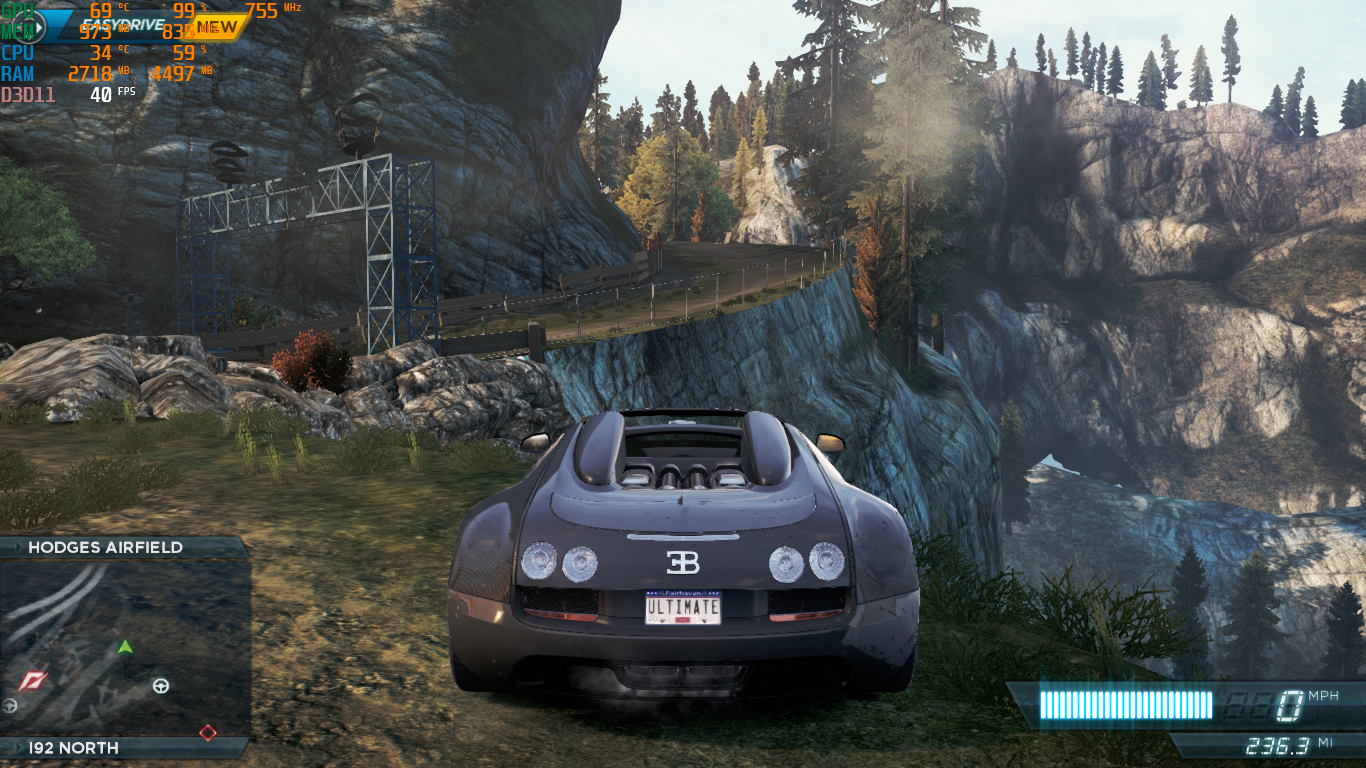Choose the red diamond marker on the minimap
Viewport: 1366px width, 768px height.
coord(207,732)
